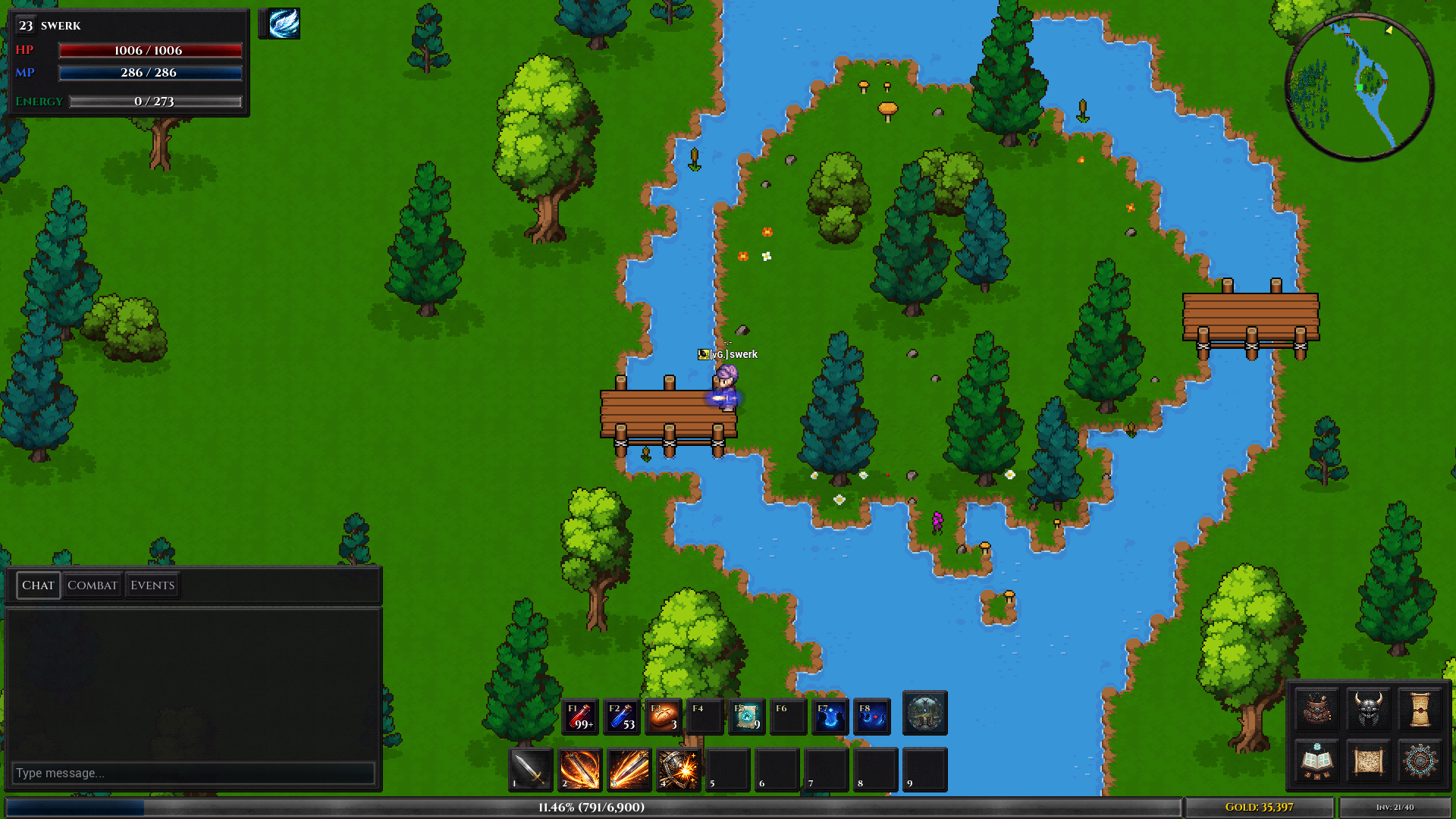The width and height of the screenshot is (1456, 819).
Task: Click the round village portrait button
Action: (x=924, y=713)
